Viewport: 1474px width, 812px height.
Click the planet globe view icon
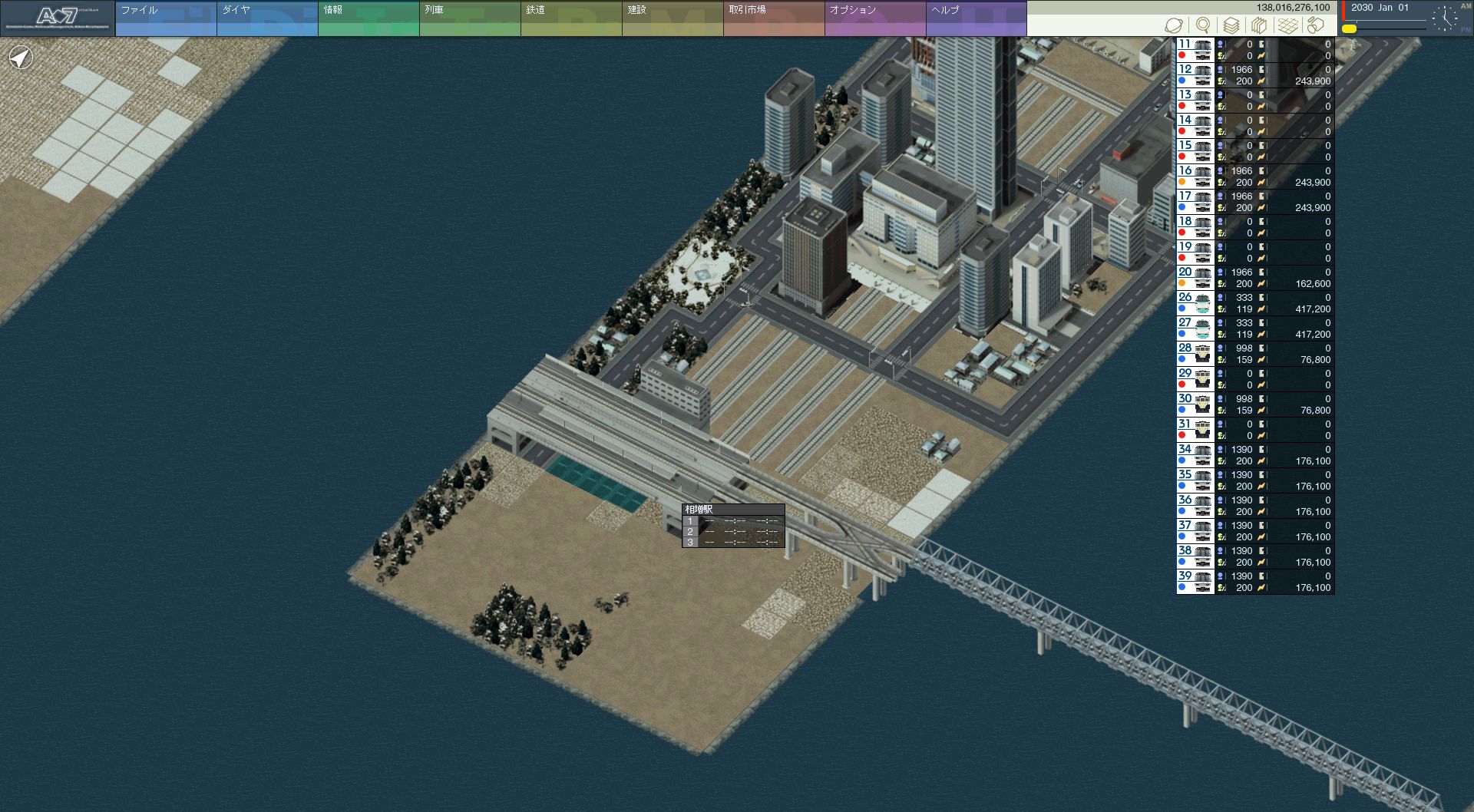point(1173,25)
